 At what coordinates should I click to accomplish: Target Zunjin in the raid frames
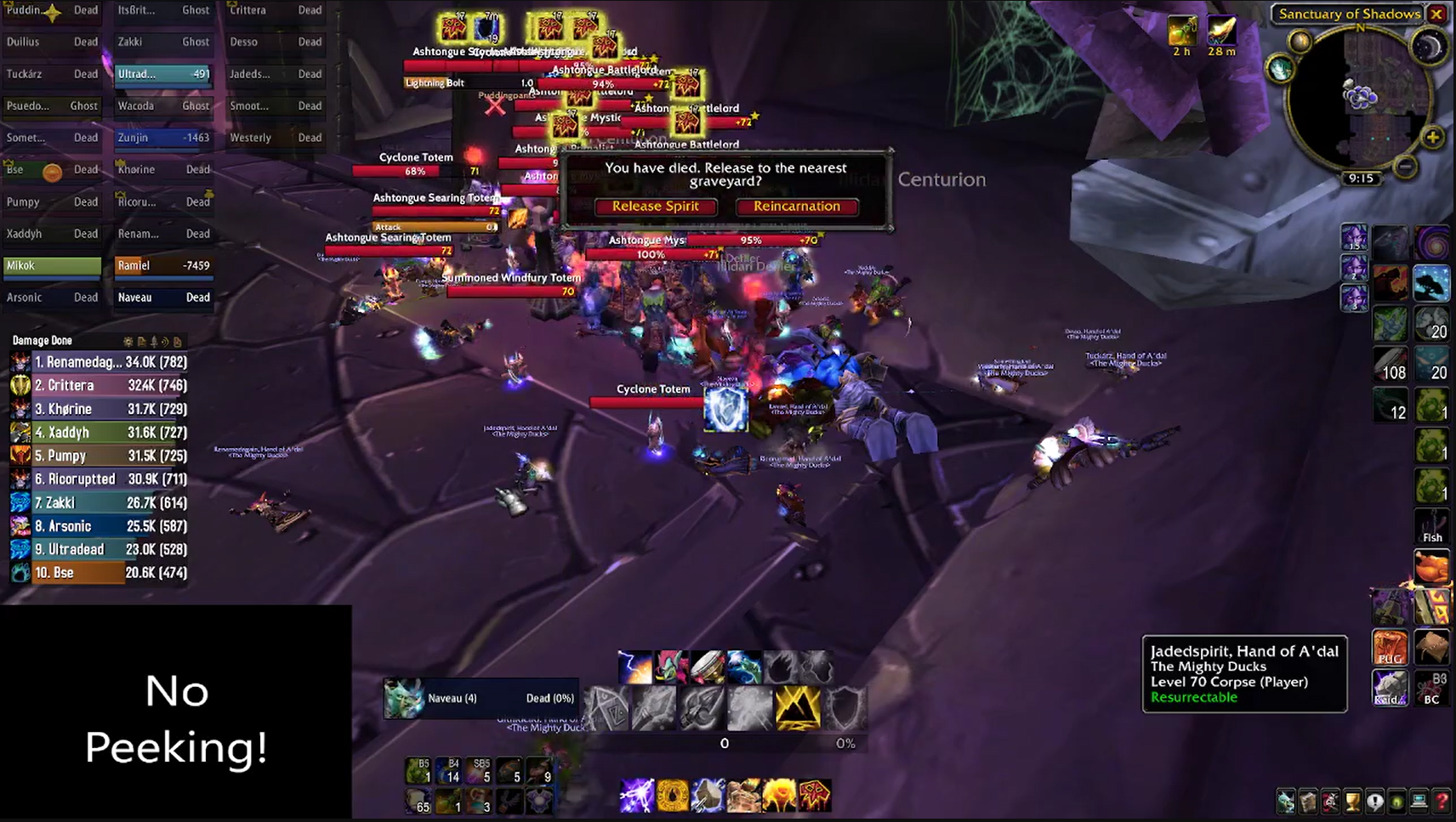[163, 138]
